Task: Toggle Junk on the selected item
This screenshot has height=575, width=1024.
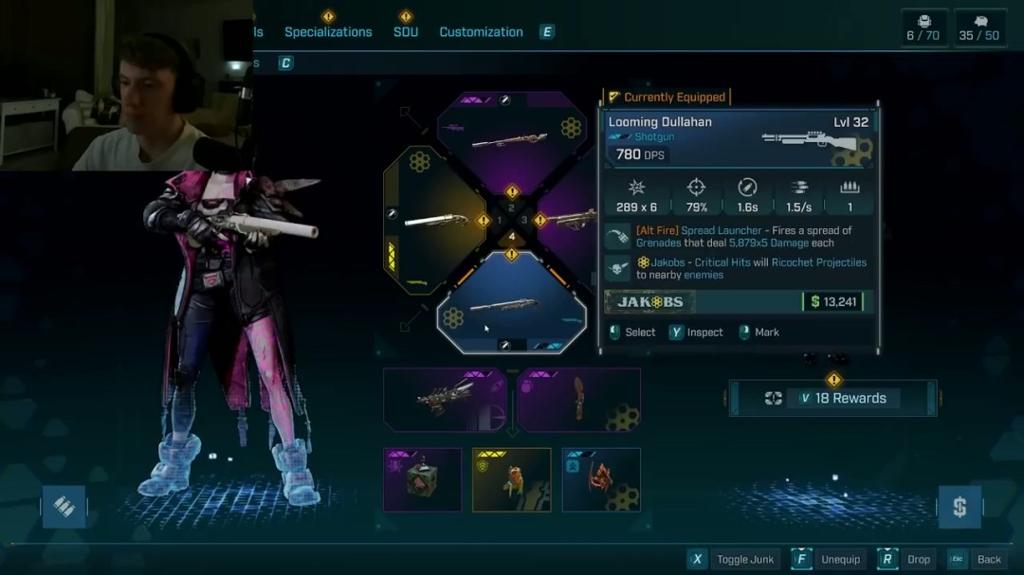Action: (734, 560)
